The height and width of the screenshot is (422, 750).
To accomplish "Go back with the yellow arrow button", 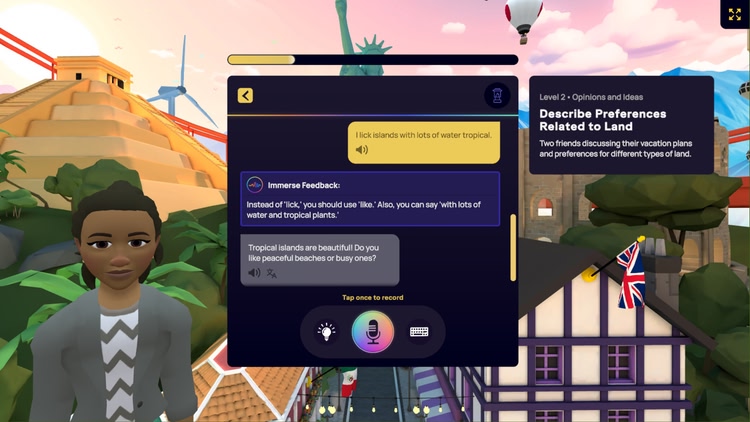I will click(x=245, y=96).
